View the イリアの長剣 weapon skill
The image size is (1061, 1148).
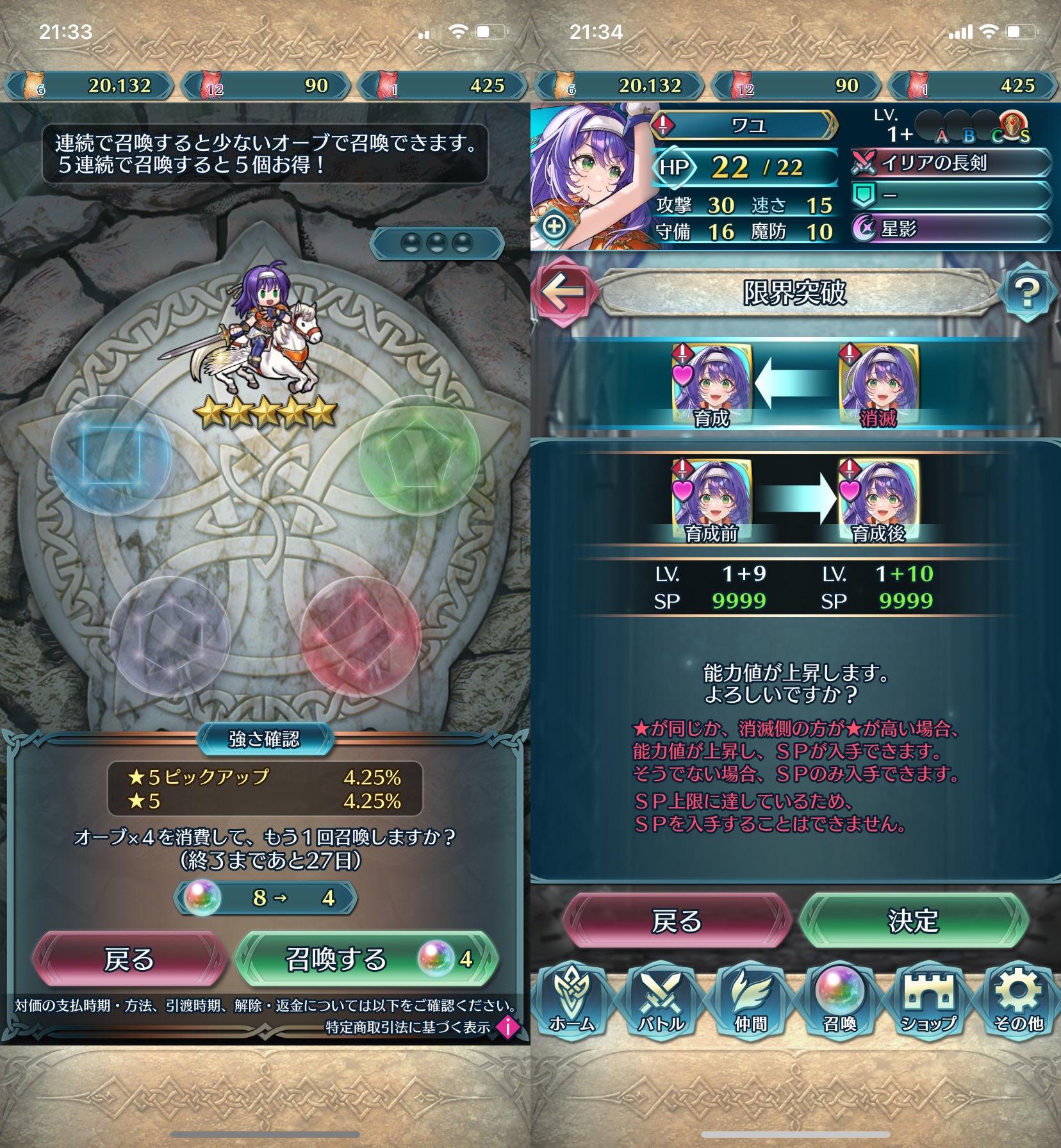(950, 163)
